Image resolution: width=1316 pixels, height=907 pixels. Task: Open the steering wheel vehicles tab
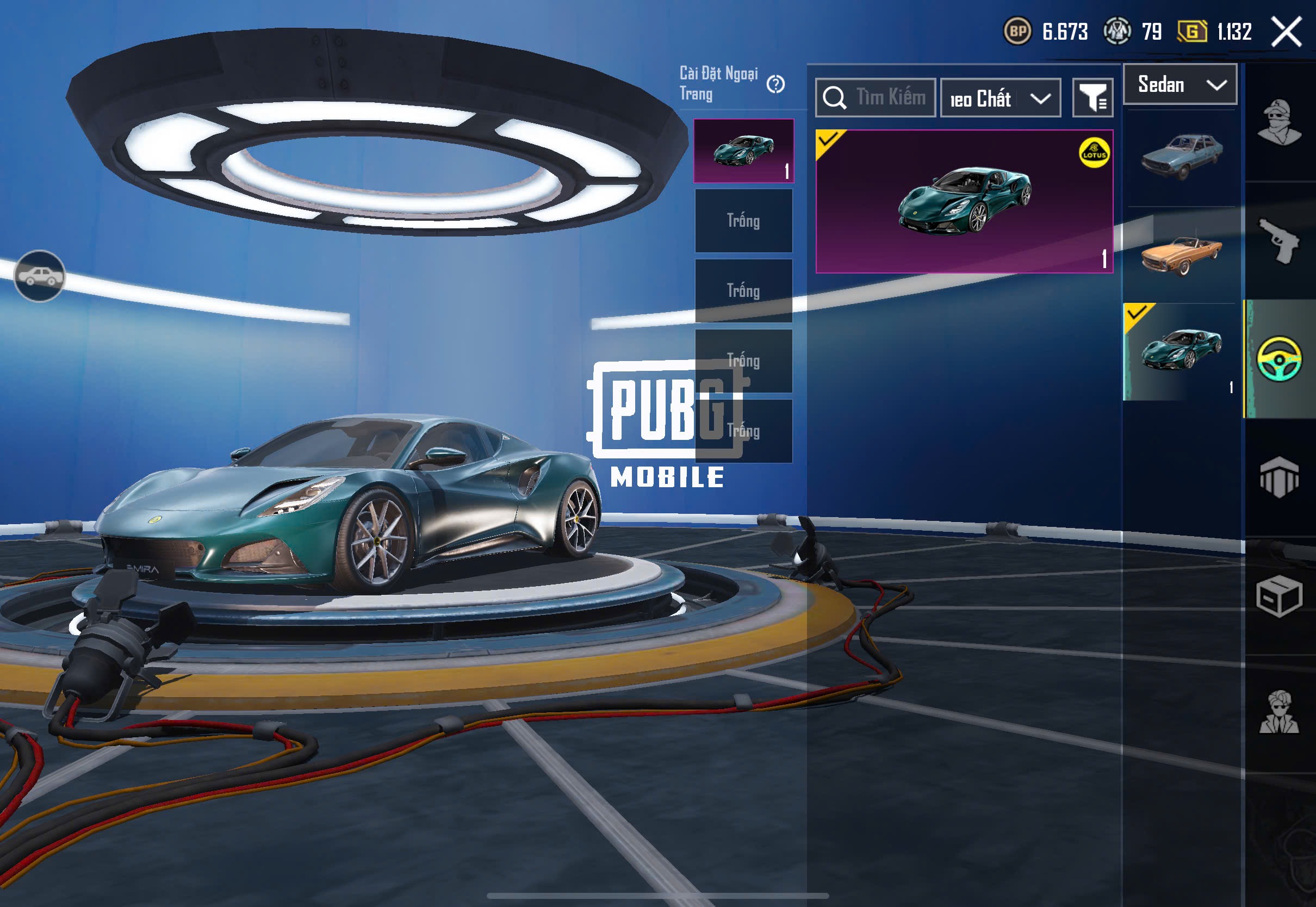pos(1279,358)
